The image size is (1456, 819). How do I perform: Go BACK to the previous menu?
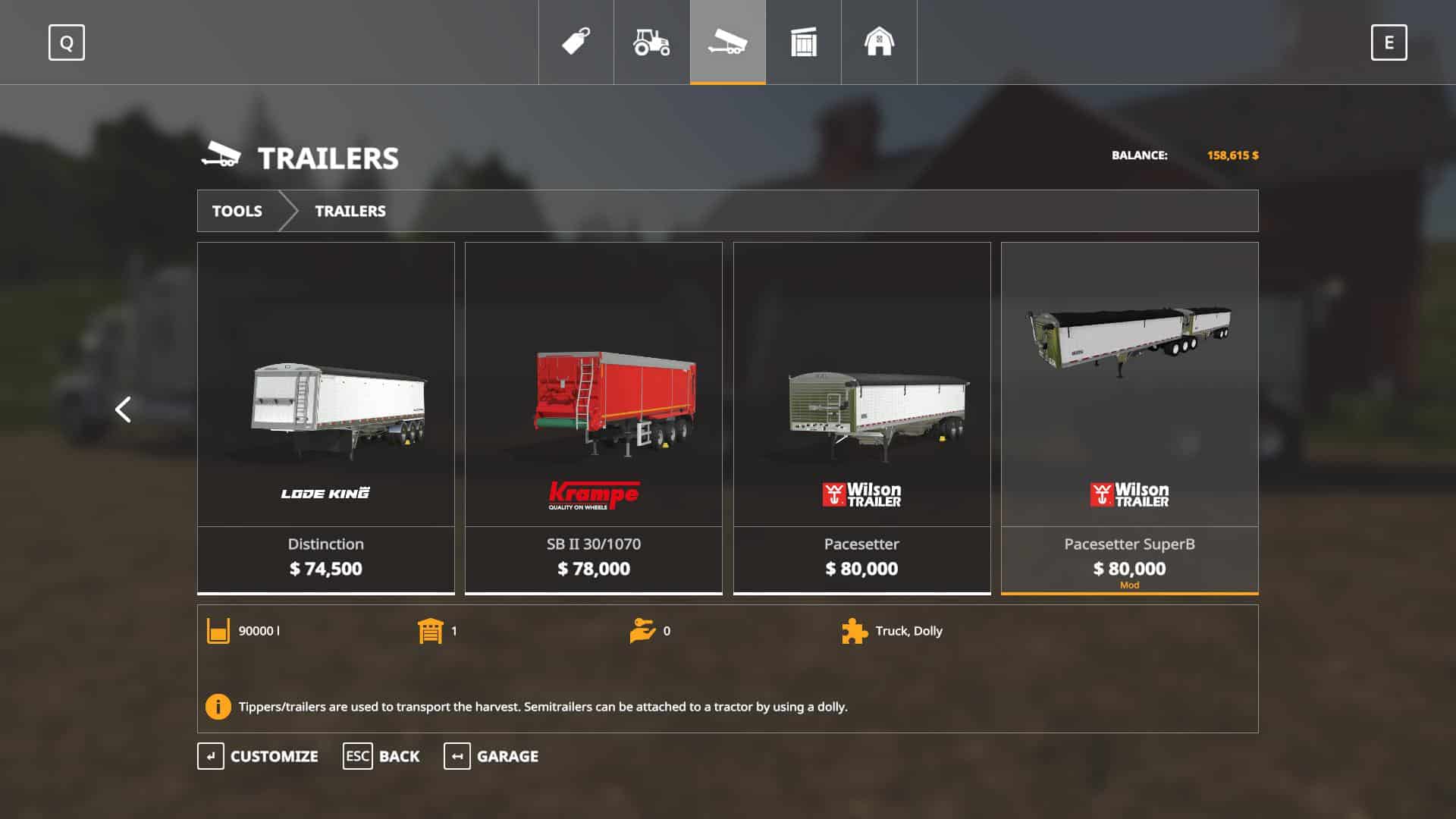click(x=381, y=756)
